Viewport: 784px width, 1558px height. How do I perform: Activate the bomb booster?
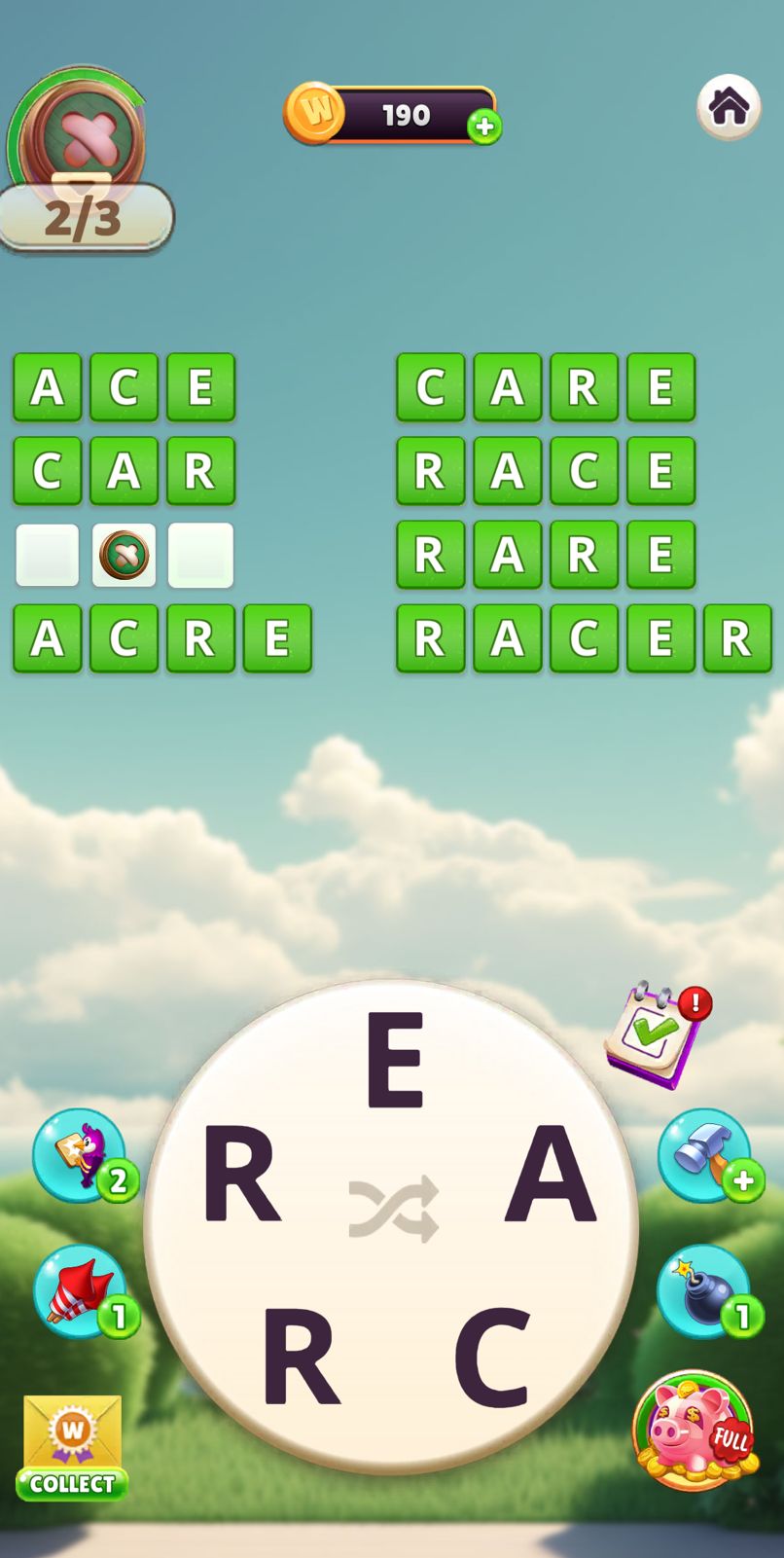[x=704, y=1291]
